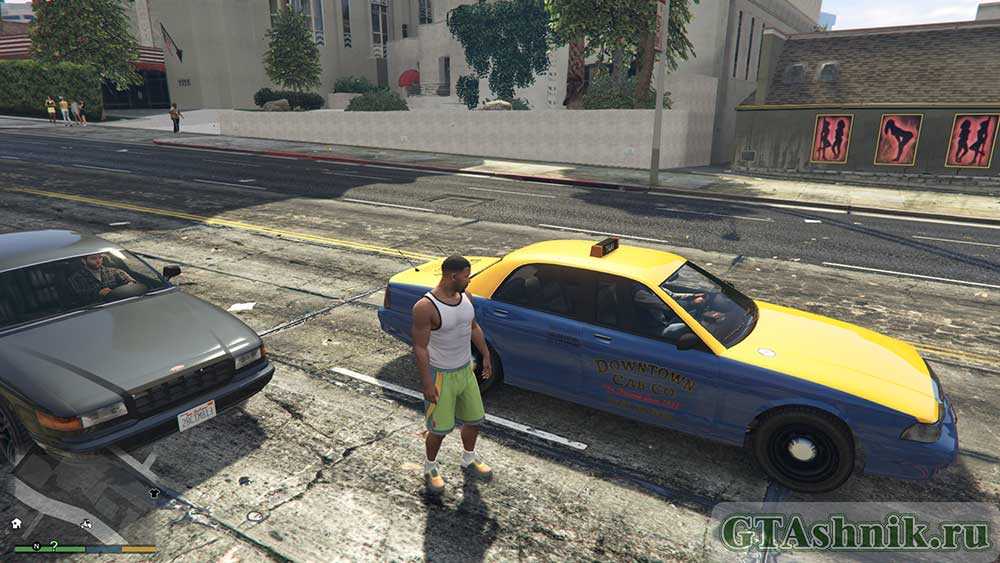Click the north compass N indicator
This screenshot has width=1000, height=563.
36,545
